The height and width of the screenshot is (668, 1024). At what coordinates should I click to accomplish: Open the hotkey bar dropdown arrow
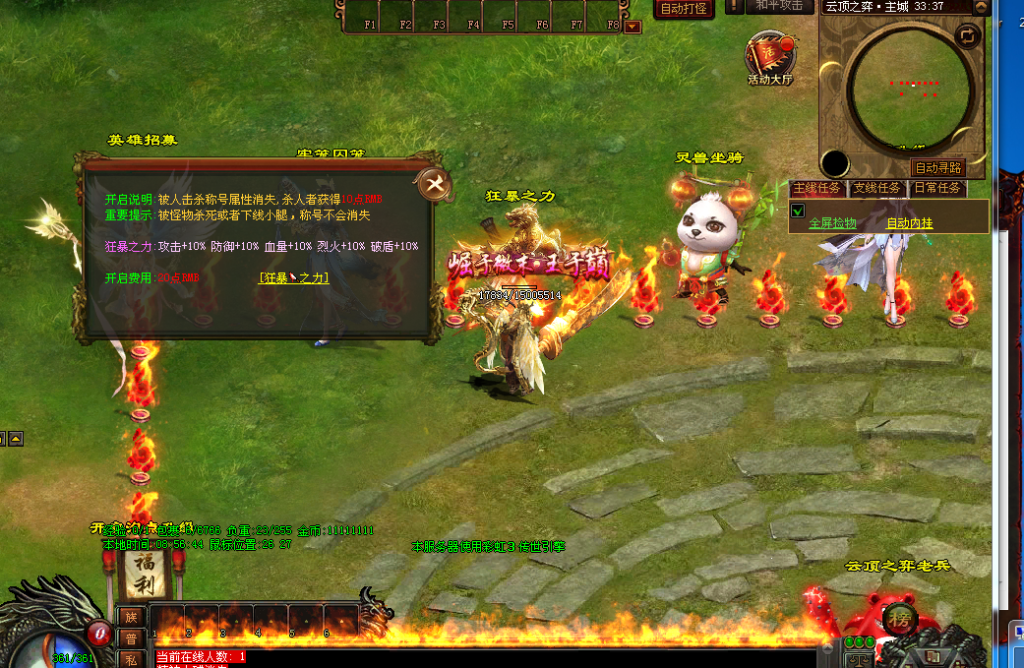(632, 27)
